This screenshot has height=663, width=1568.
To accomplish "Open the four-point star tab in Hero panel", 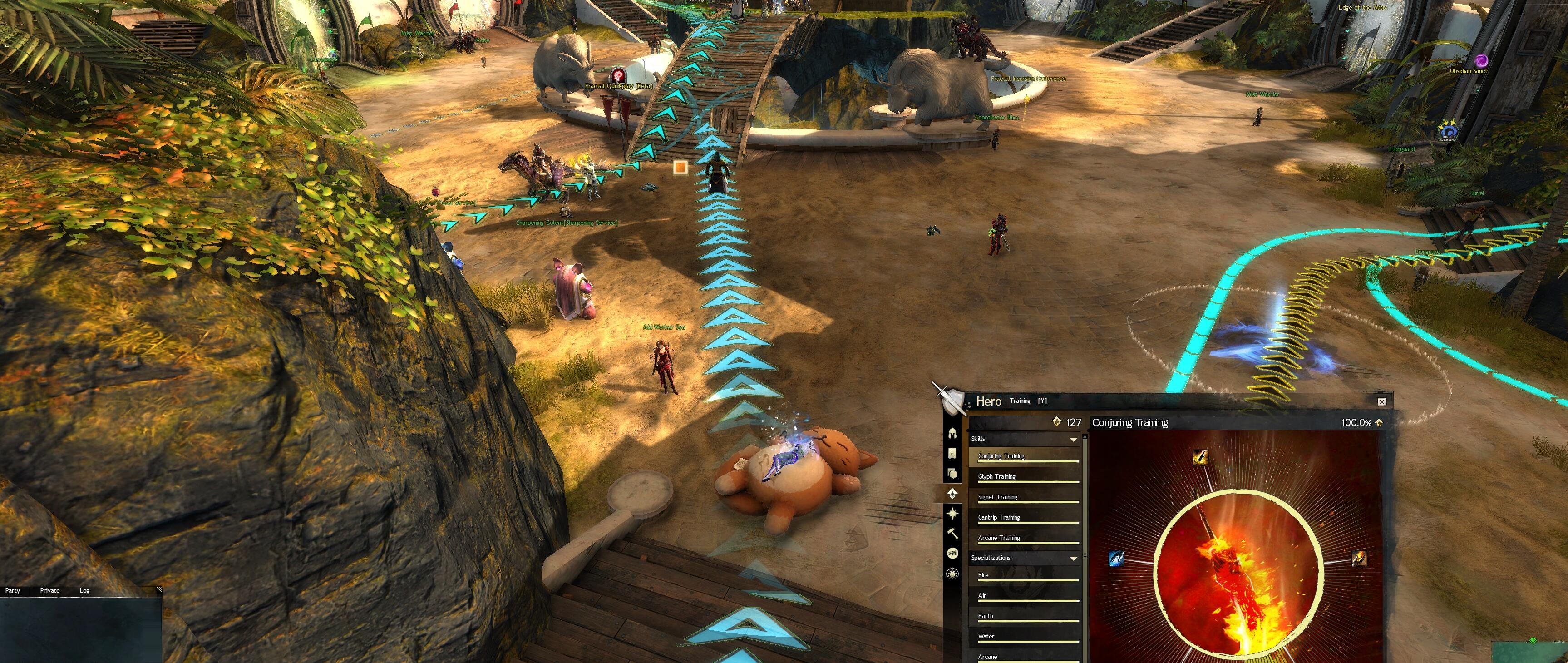I will coord(952,513).
